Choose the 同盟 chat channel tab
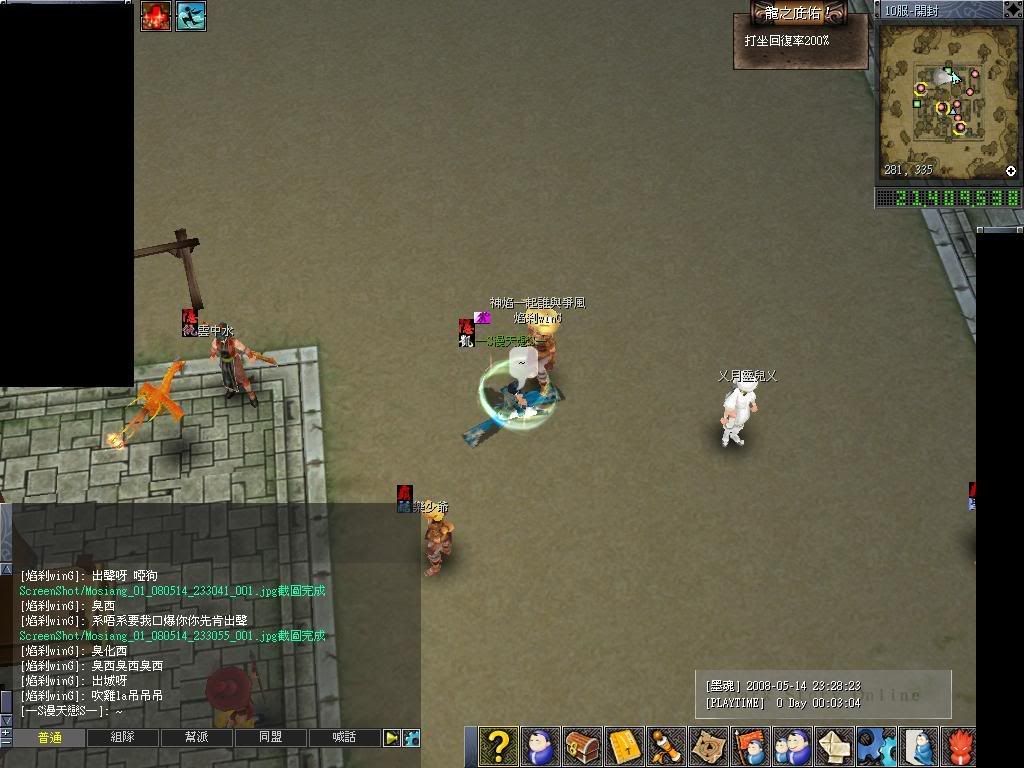The width and height of the screenshot is (1024, 768). point(271,738)
